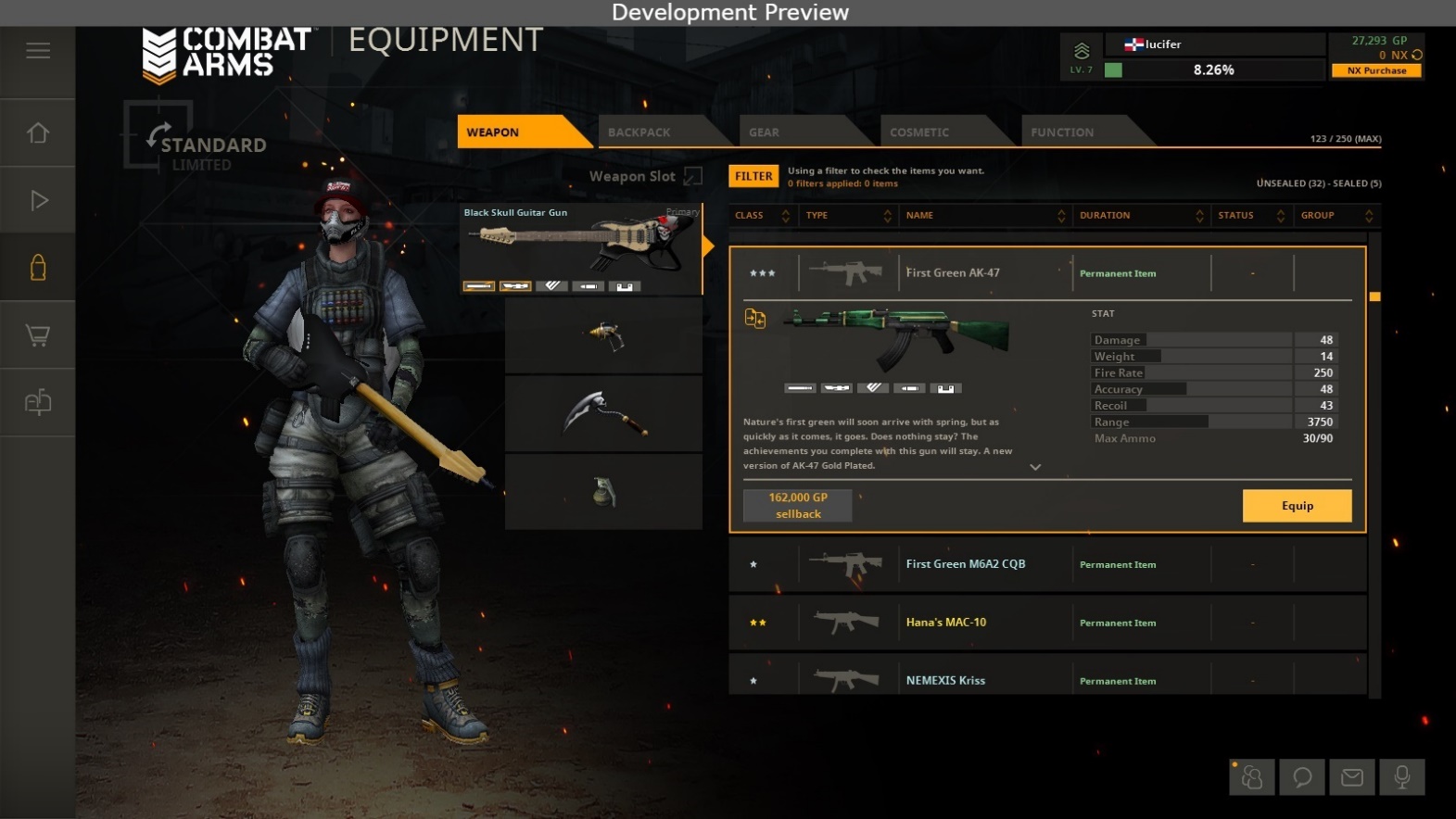This screenshot has height=819, width=1456.
Task: Sort items by the Name column
Action: click(984, 216)
